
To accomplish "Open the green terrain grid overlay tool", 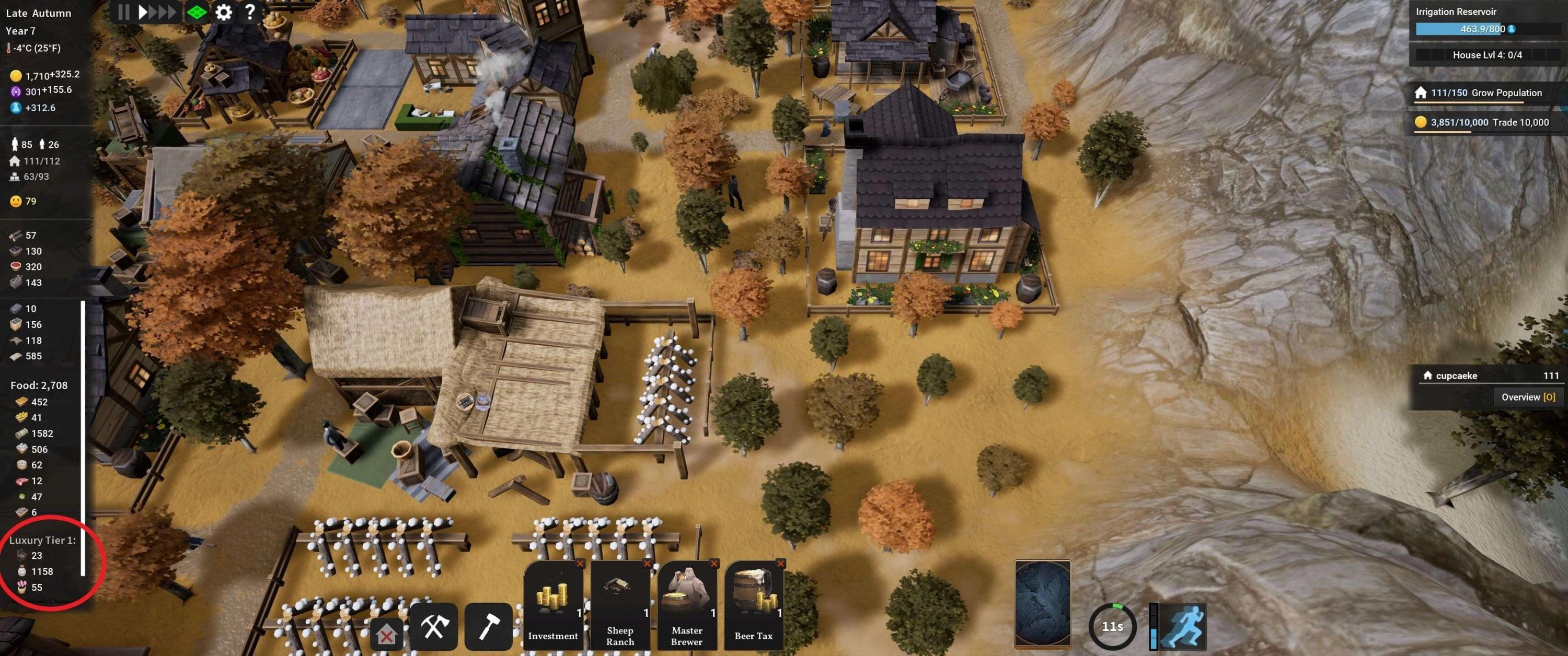I will coord(196,12).
